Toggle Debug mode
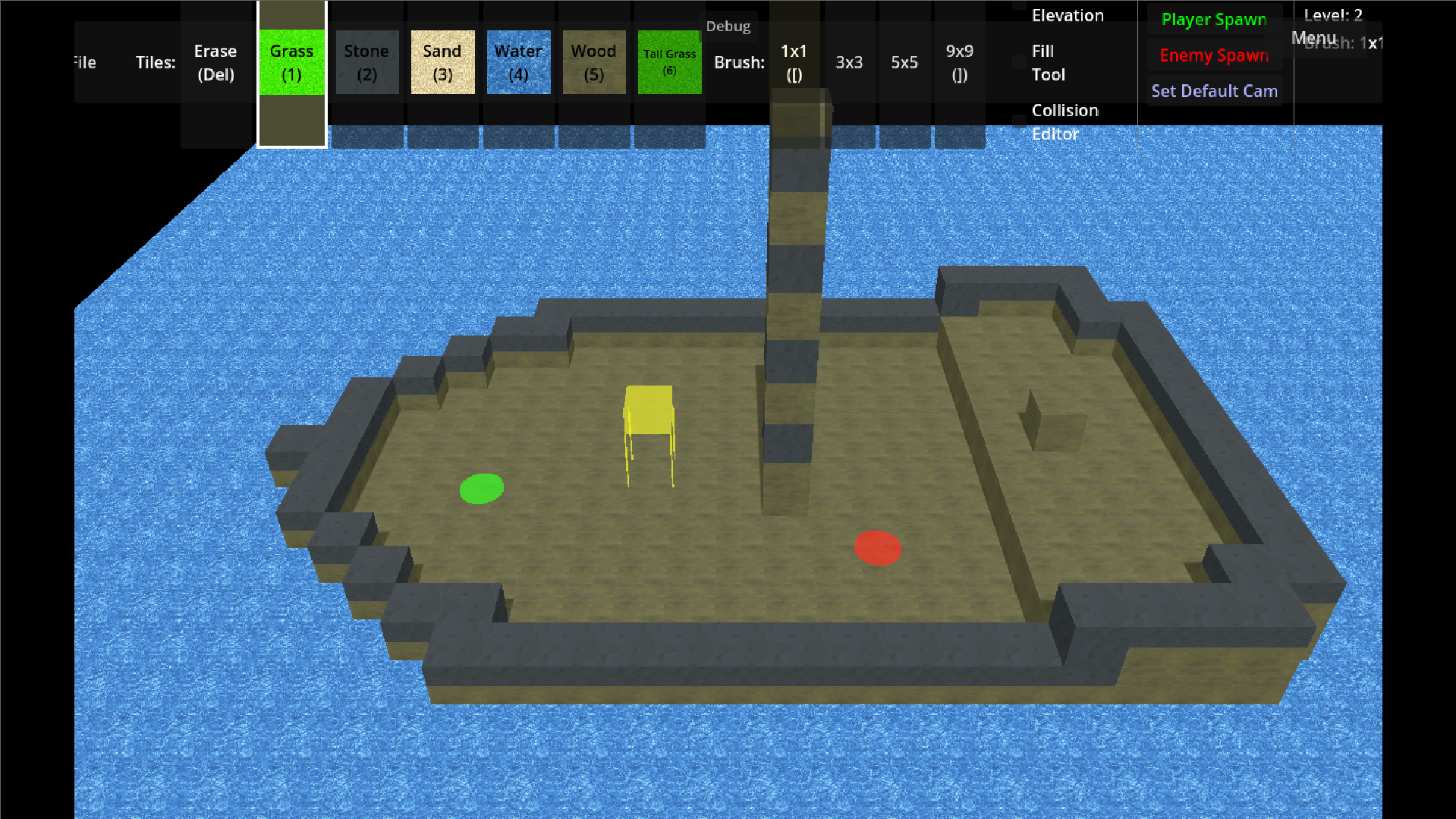The height and width of the screenshot is (819, 1456). pyautogui.click(x=728, y=25)
